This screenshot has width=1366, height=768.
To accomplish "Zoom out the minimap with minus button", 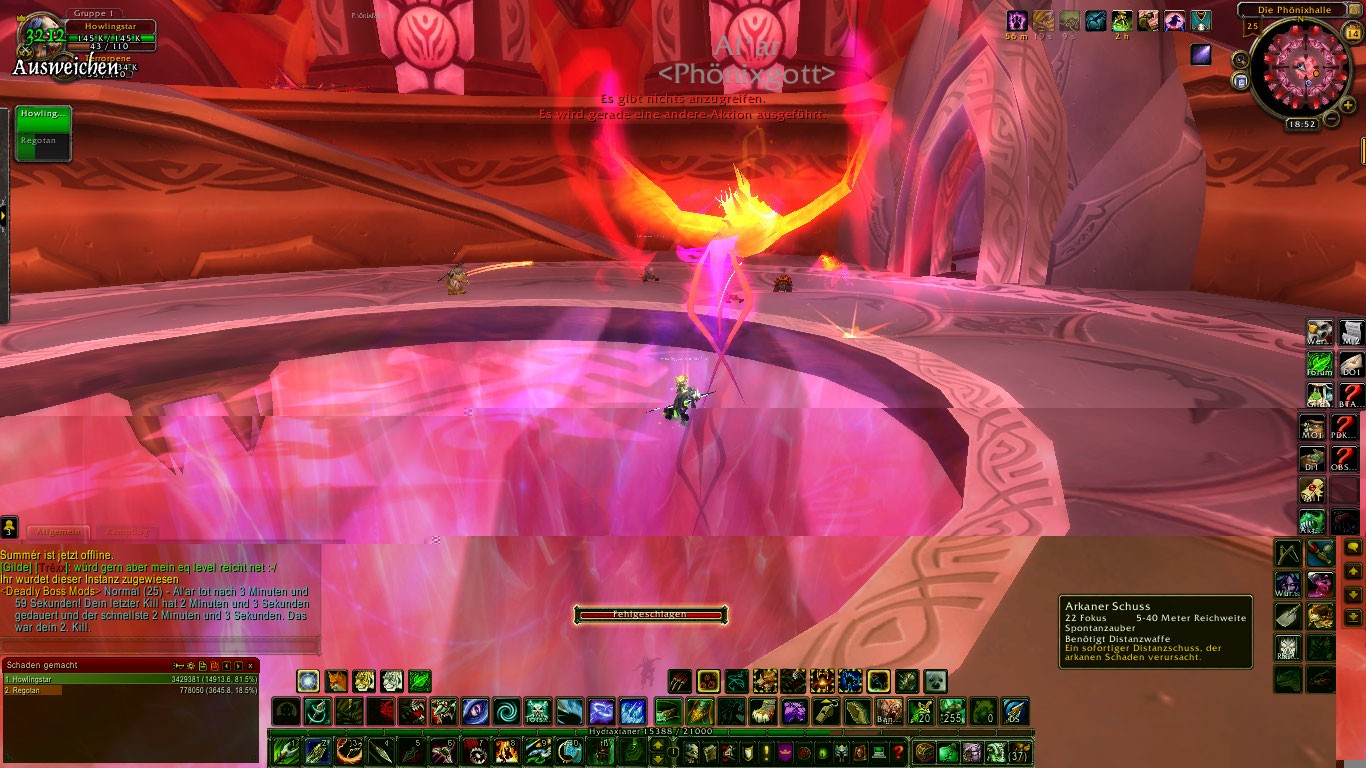I will click(1331, 119).
